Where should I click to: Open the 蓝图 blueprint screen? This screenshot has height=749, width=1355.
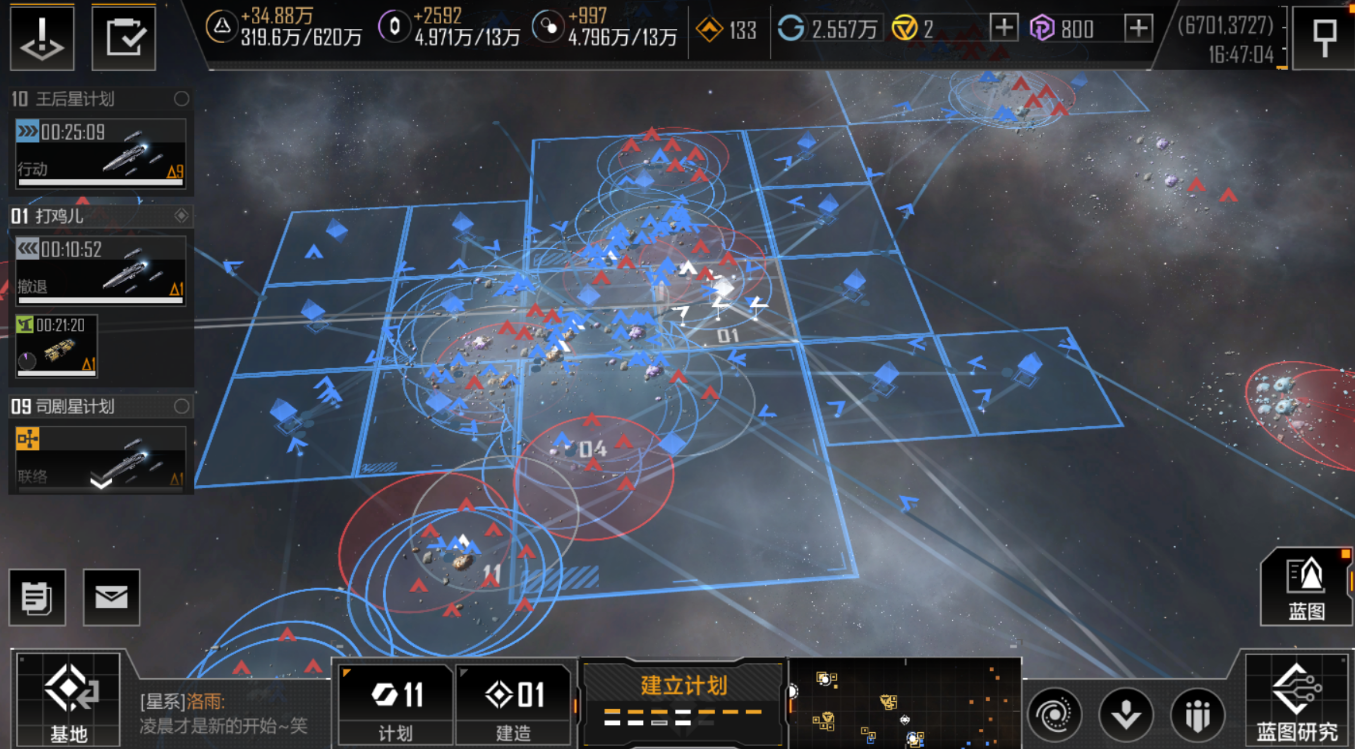pos(1306,586)
